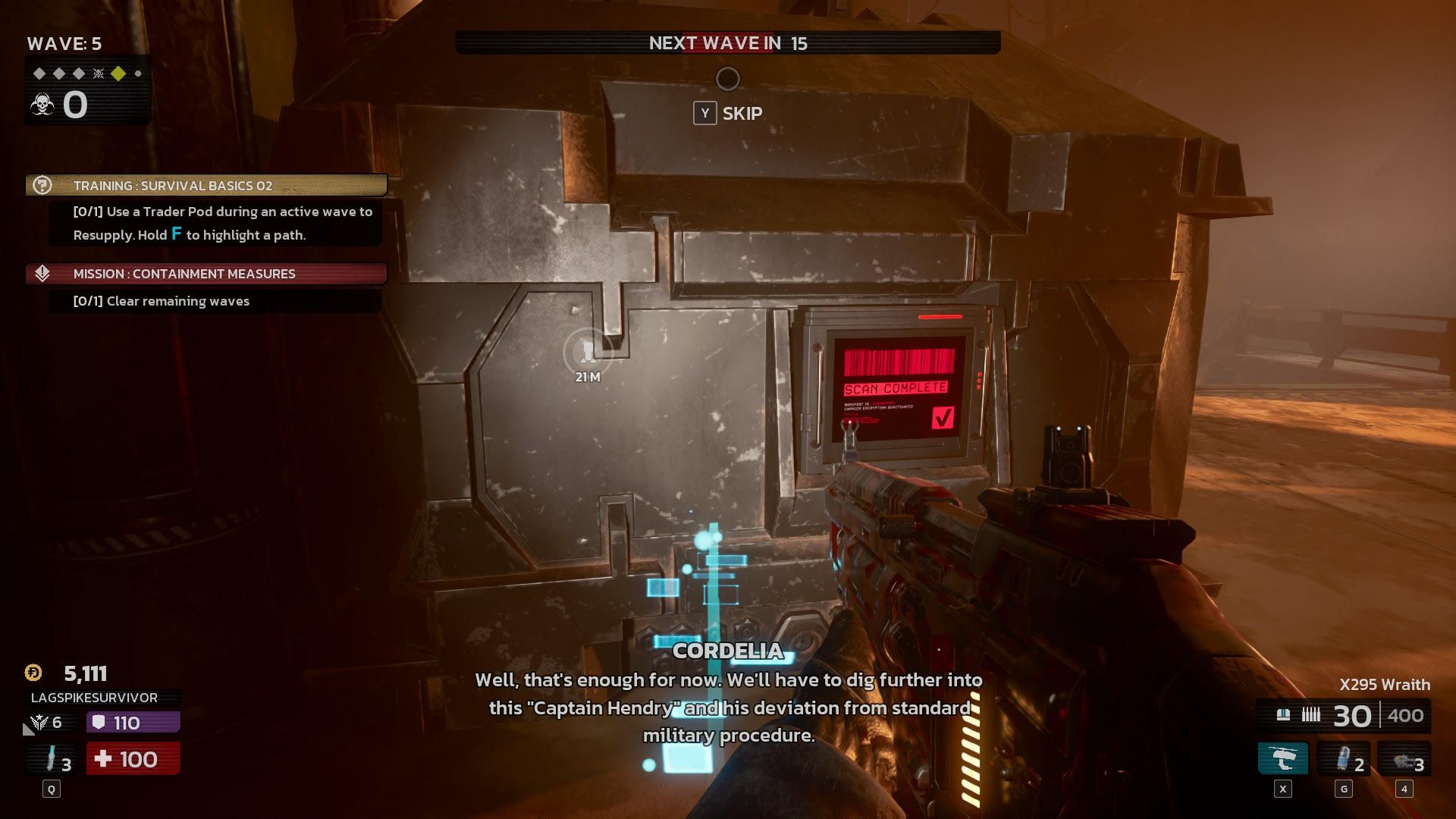Click the winged rank icon next to 6
The width and height of the screenshot is (1456, 819).
39,721
